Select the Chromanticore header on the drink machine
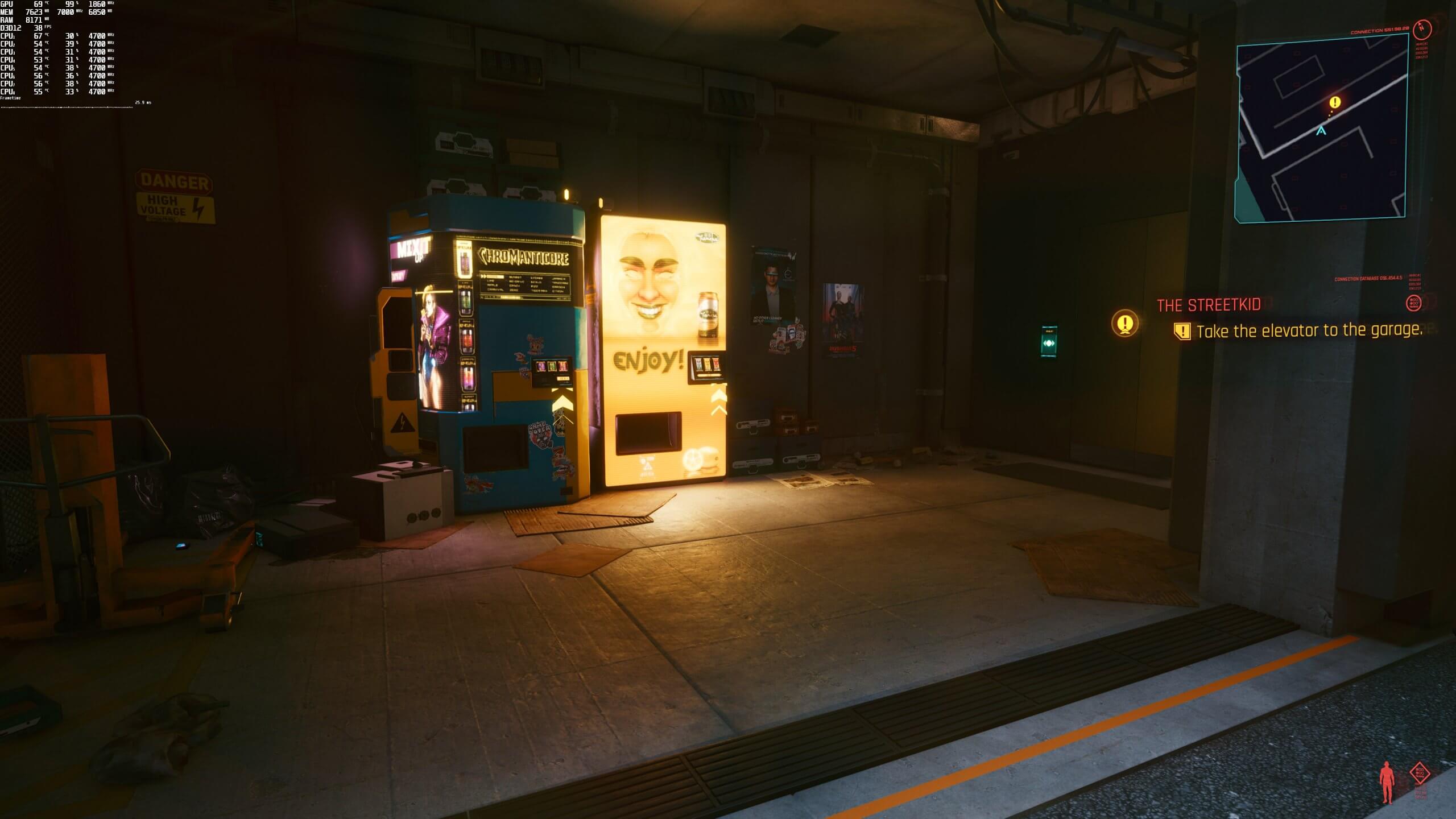1456x819 pixels. (524, 257)
